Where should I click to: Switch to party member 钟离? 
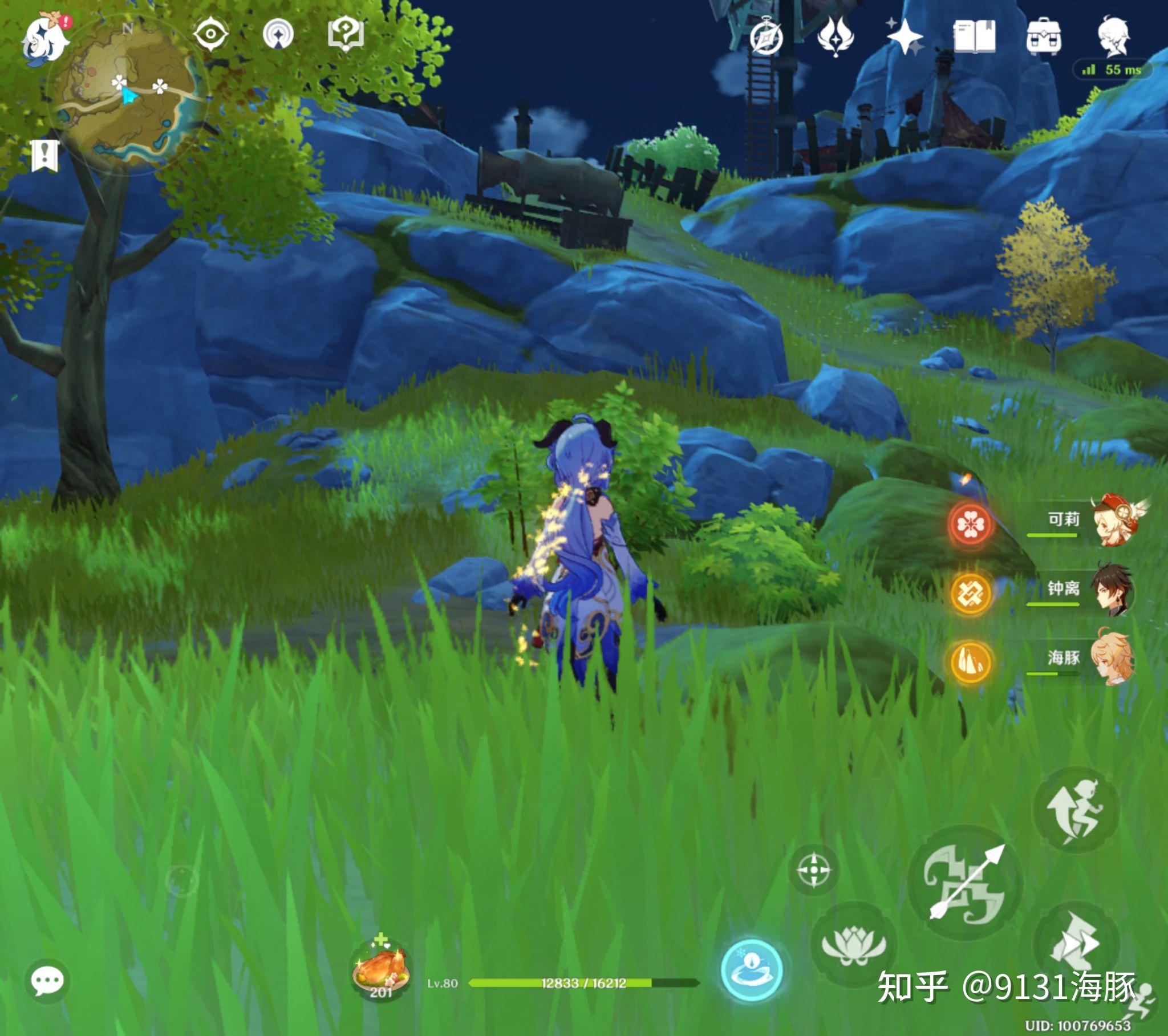tap(1112, 590)
